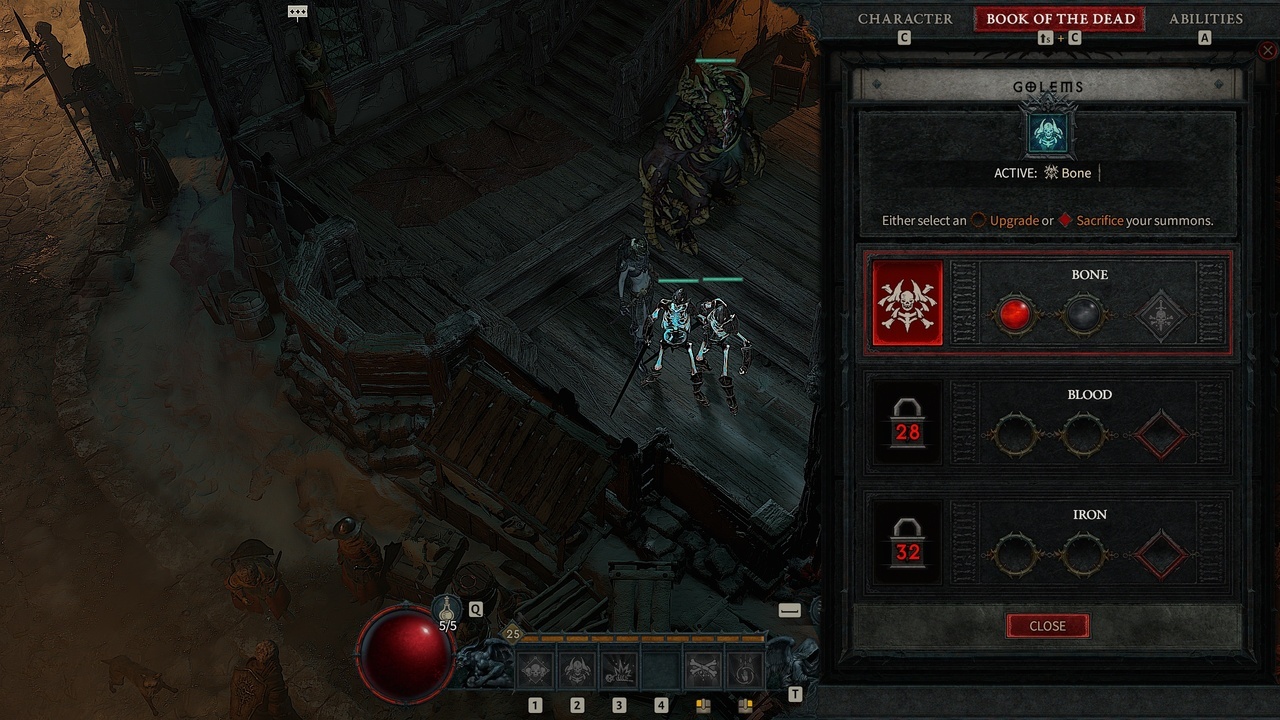Viewport: 1280px width, 720px height.
Task: Select the Decompose skill in slot 2
Action: click(576, 669)
